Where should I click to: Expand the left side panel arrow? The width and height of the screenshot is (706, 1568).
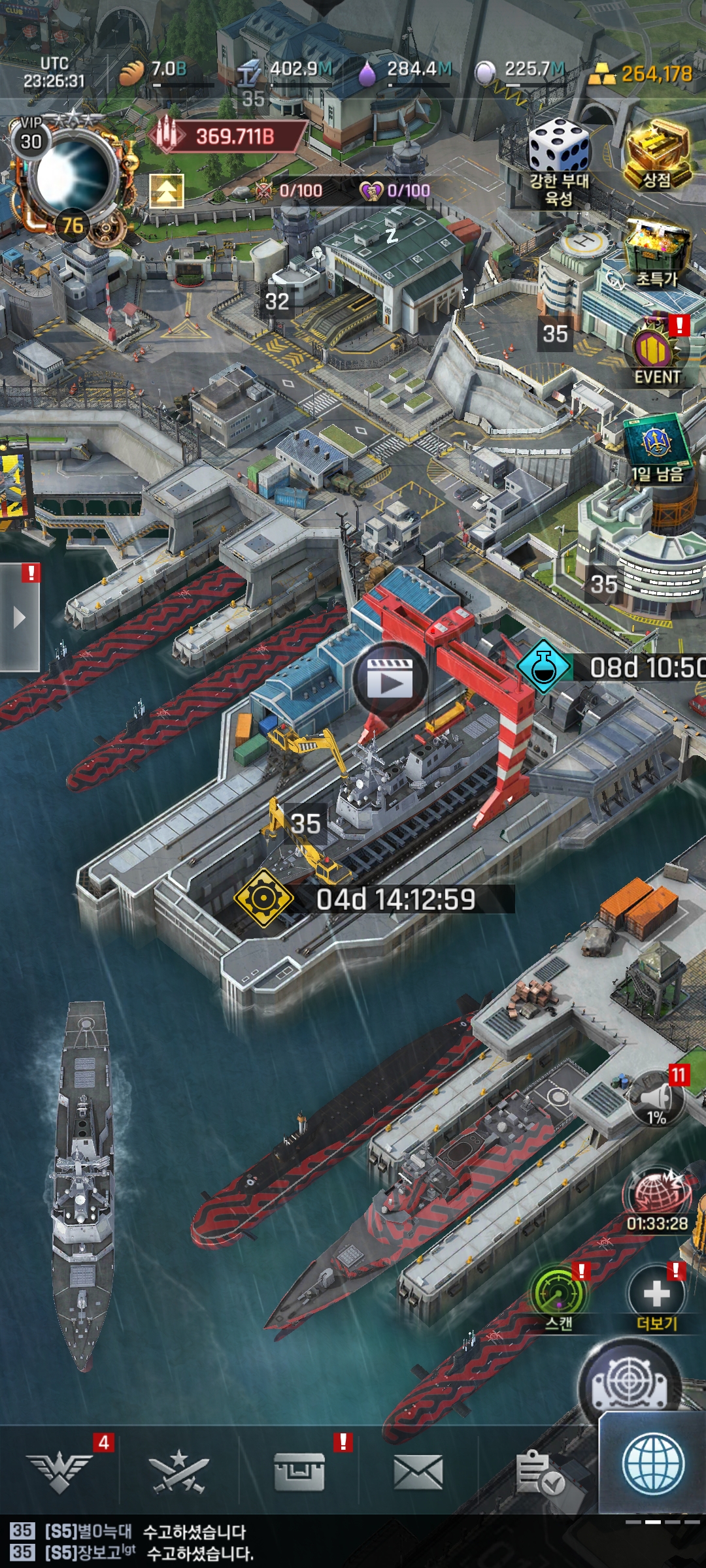pos(20,617)
